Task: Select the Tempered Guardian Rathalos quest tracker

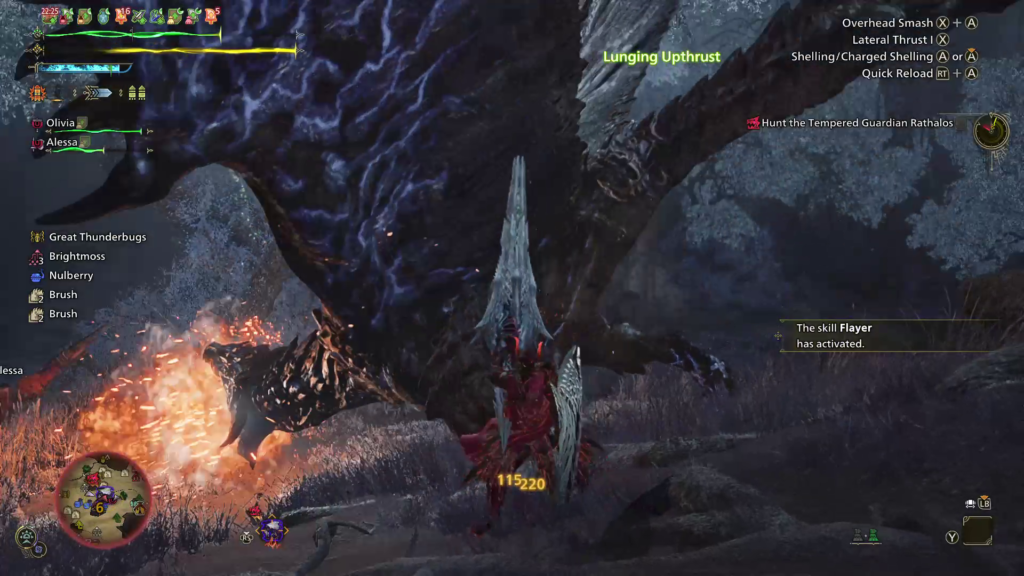Action: point(849,123)
